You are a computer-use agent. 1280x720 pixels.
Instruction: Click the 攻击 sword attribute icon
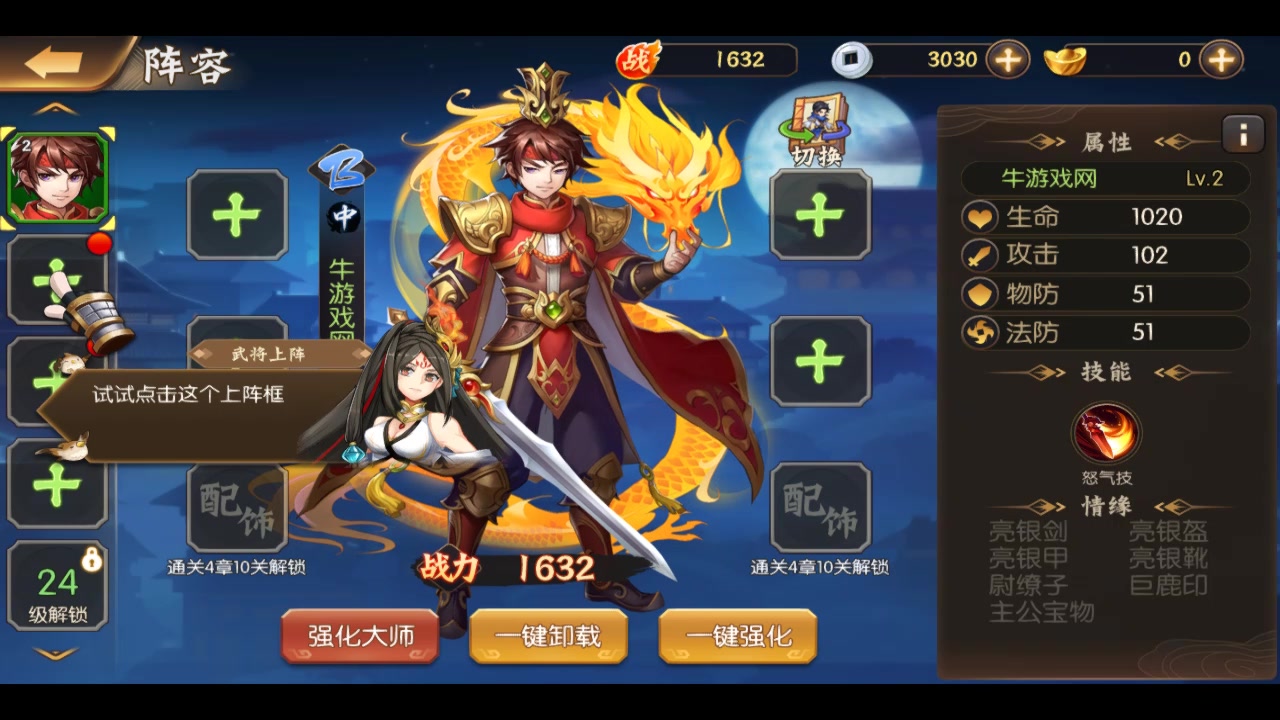[x=979, y=255]
